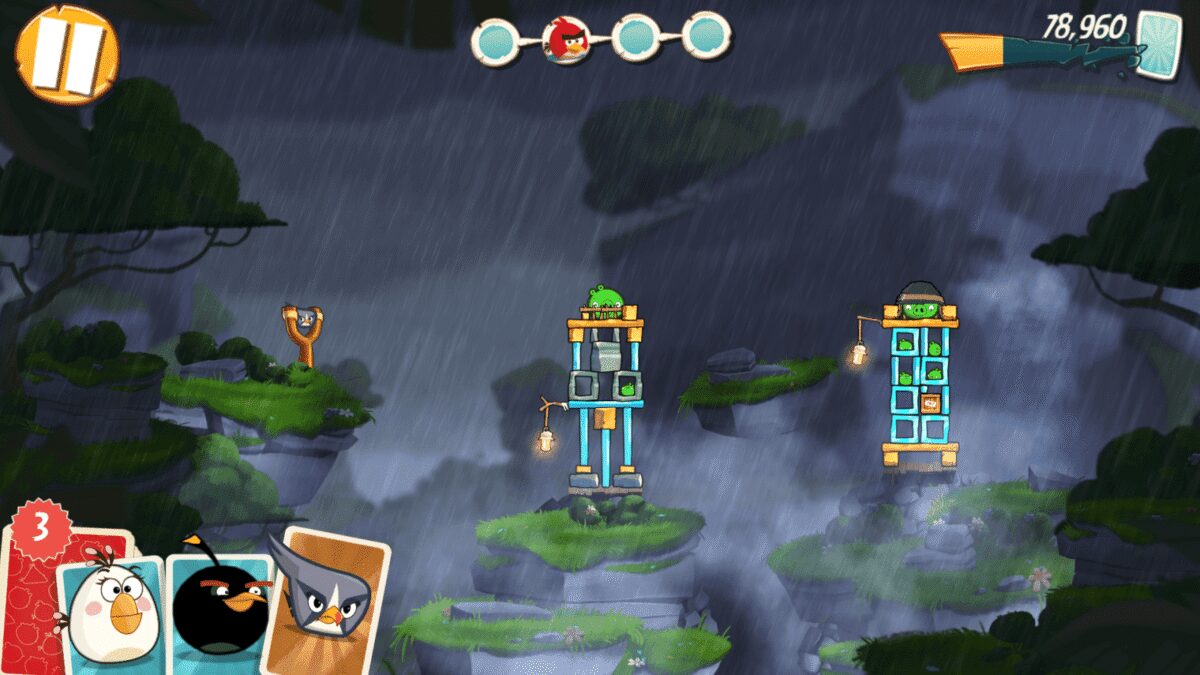Pause the game with the orange button

click(67, 55)
